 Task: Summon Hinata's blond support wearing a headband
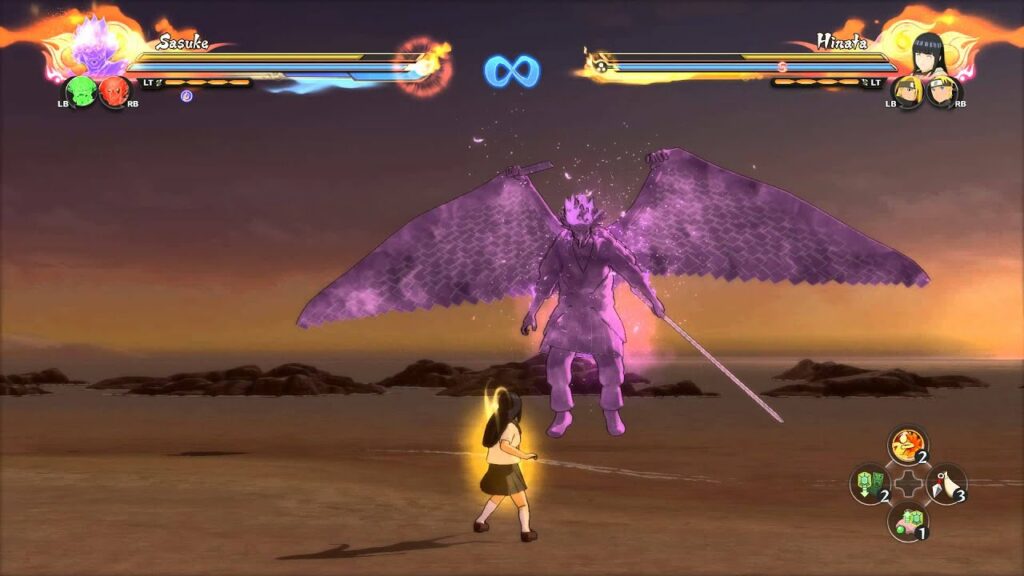click(940, 92)
